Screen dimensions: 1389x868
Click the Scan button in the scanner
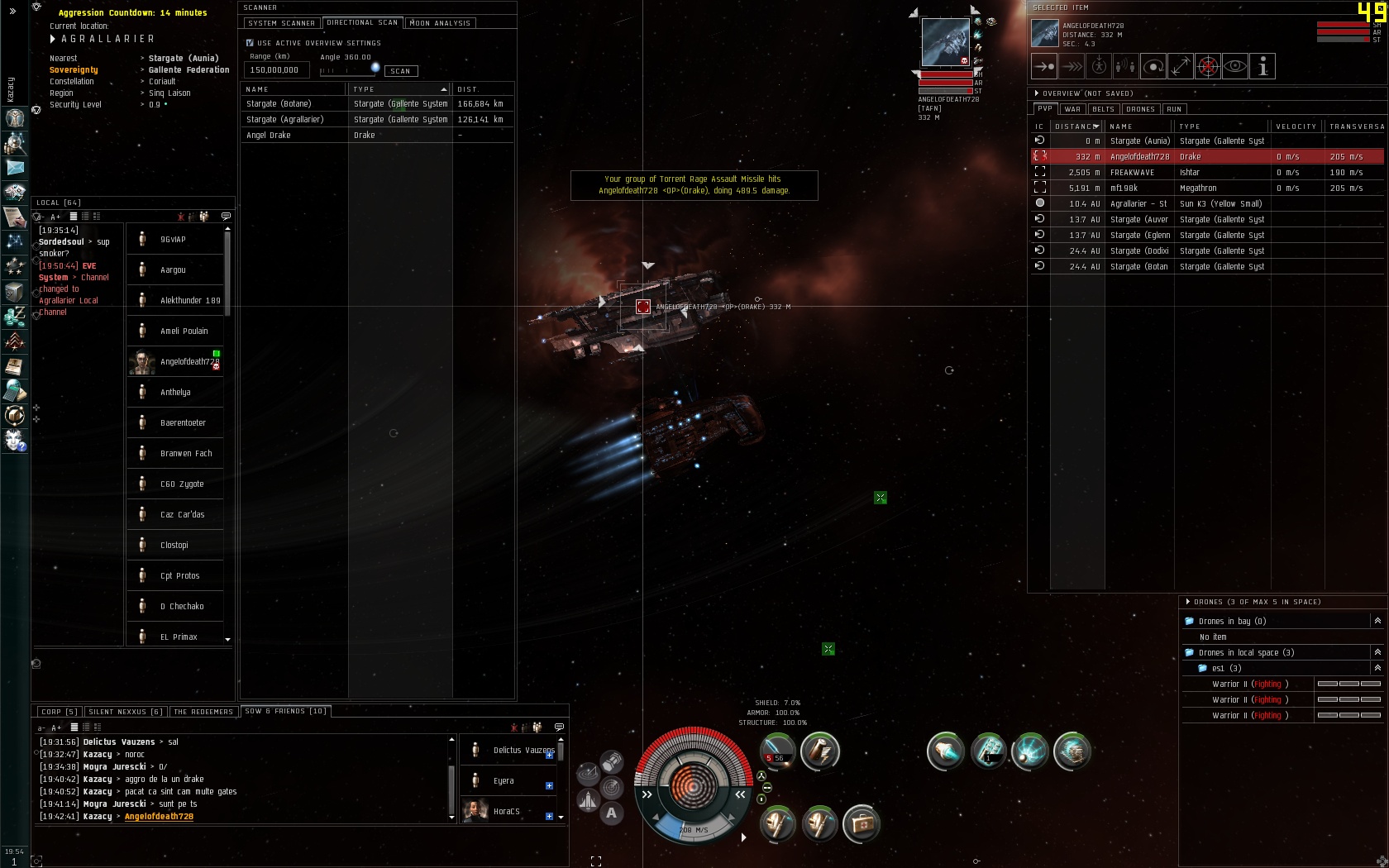(x=401, y=71)
